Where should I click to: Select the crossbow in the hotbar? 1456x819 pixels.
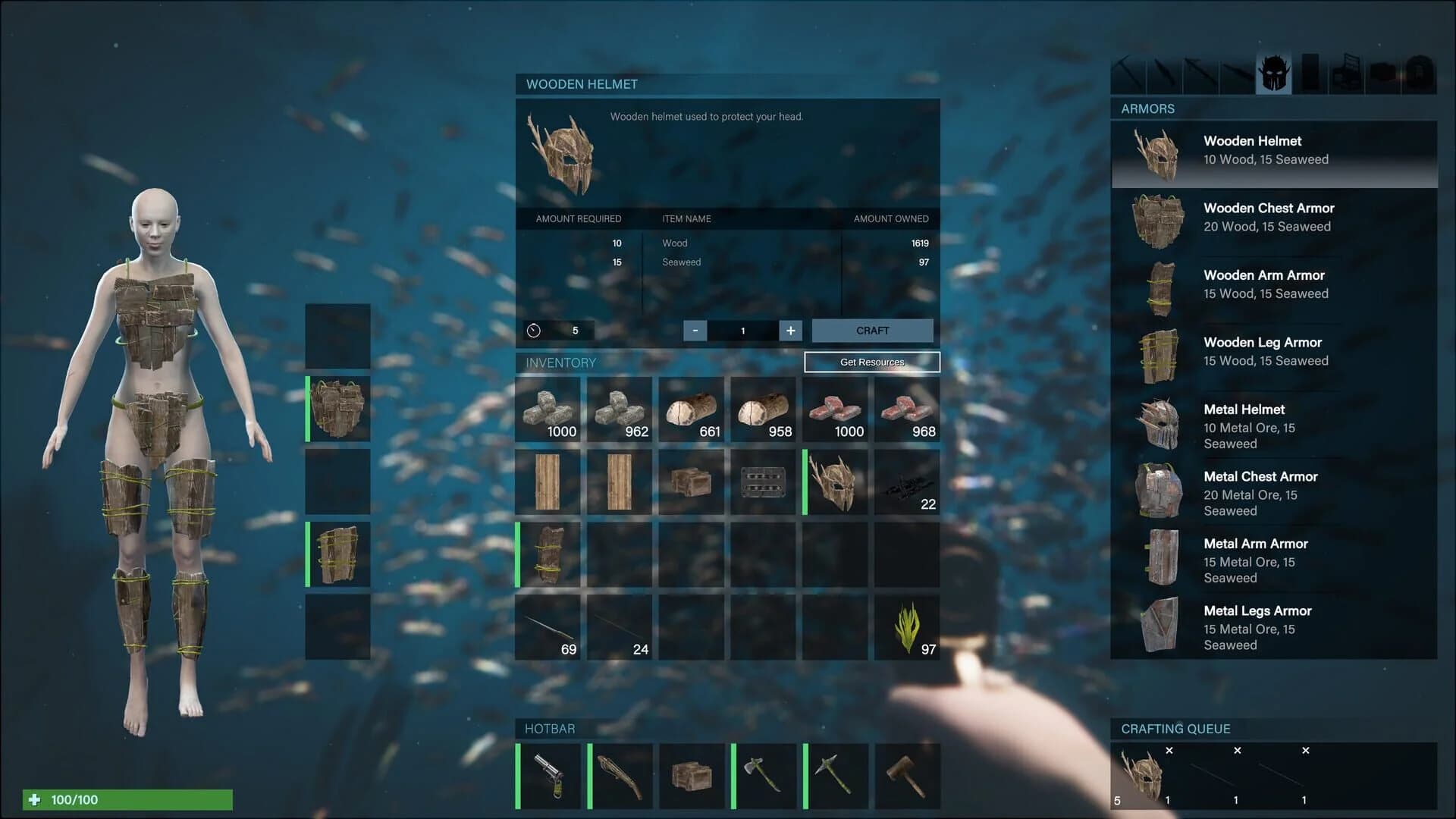(620, 775)
